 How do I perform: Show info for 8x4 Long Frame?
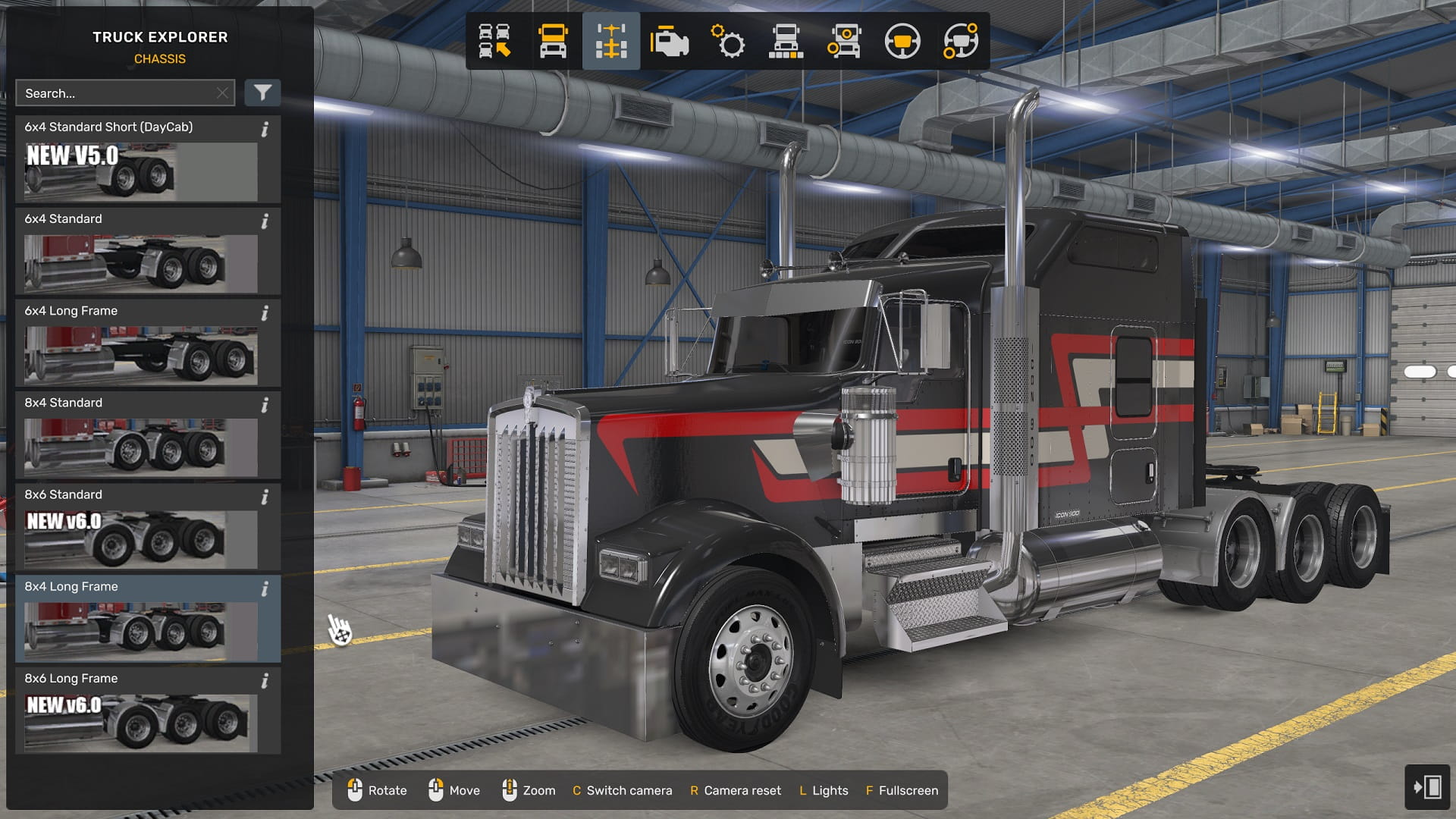[x=265, y=589]
